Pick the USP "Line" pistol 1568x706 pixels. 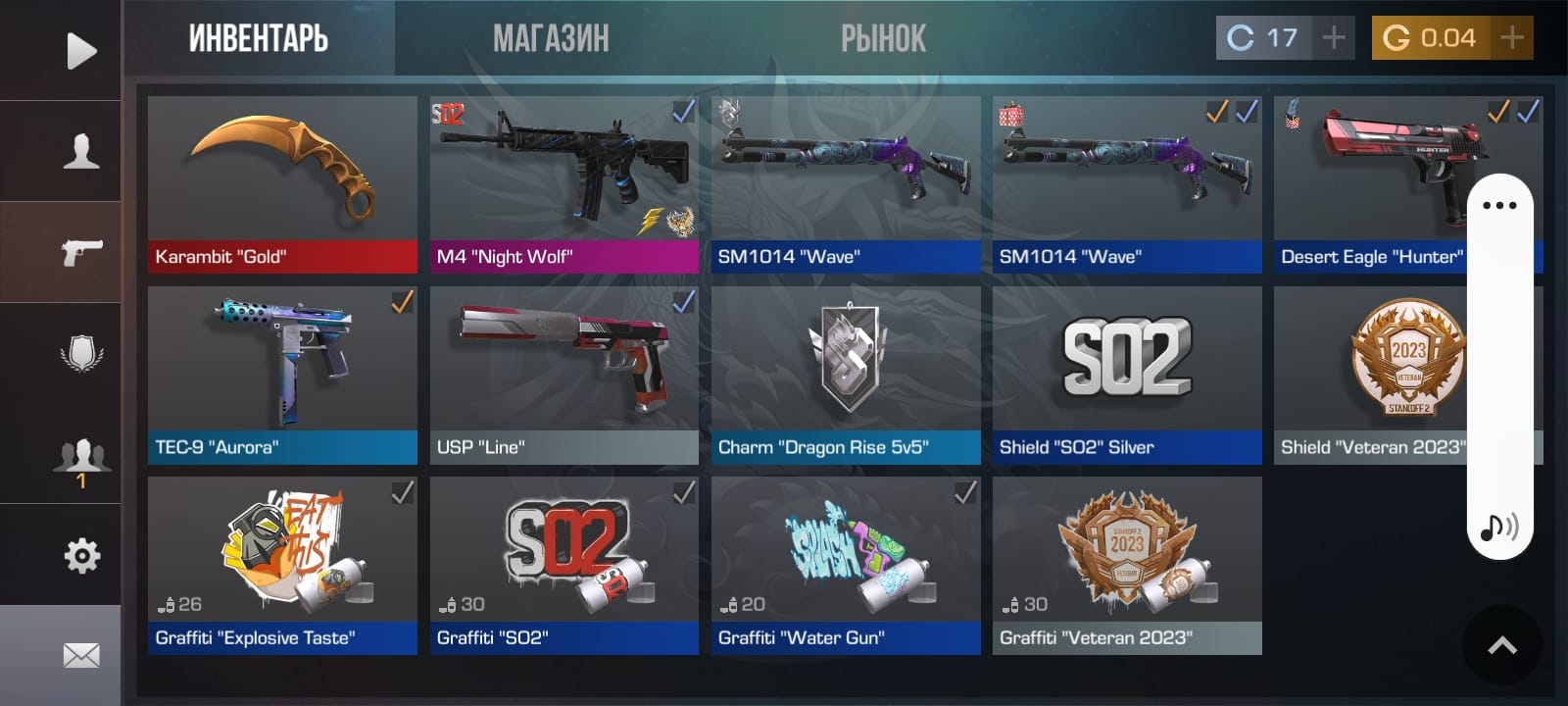pos(563,375)
